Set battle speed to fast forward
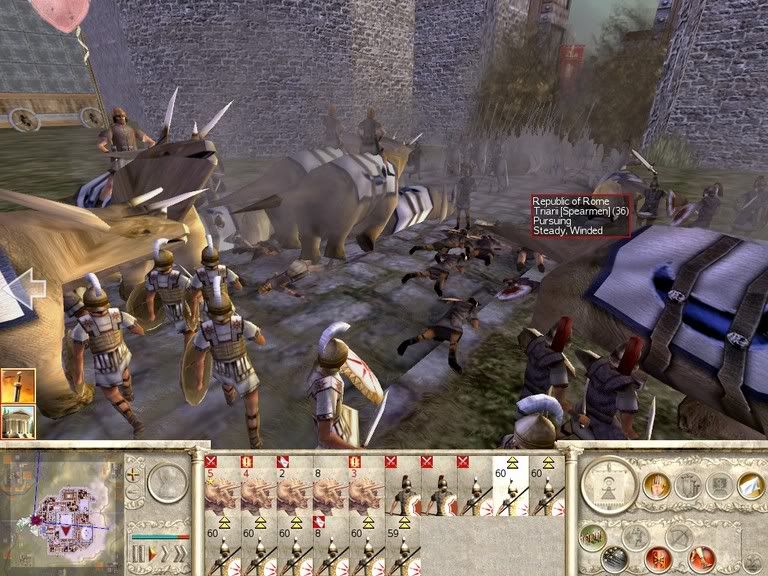 click(179, 552)
